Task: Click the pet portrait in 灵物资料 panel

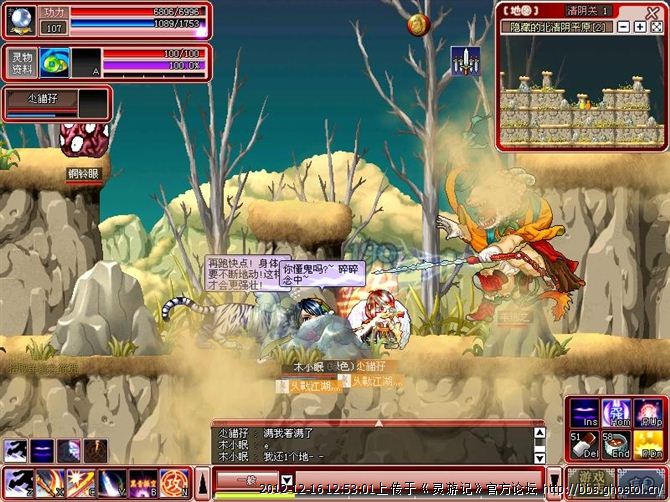Action: pos(54,63)
